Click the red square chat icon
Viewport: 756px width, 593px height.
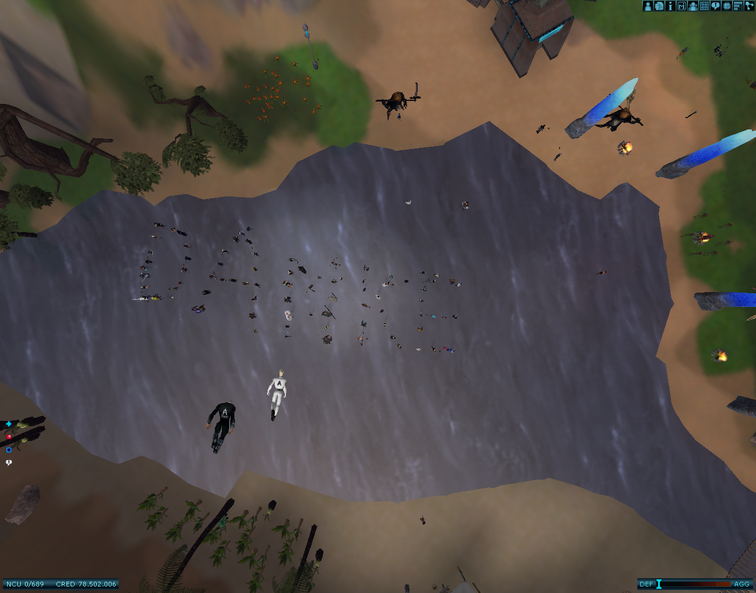point(9,437)
